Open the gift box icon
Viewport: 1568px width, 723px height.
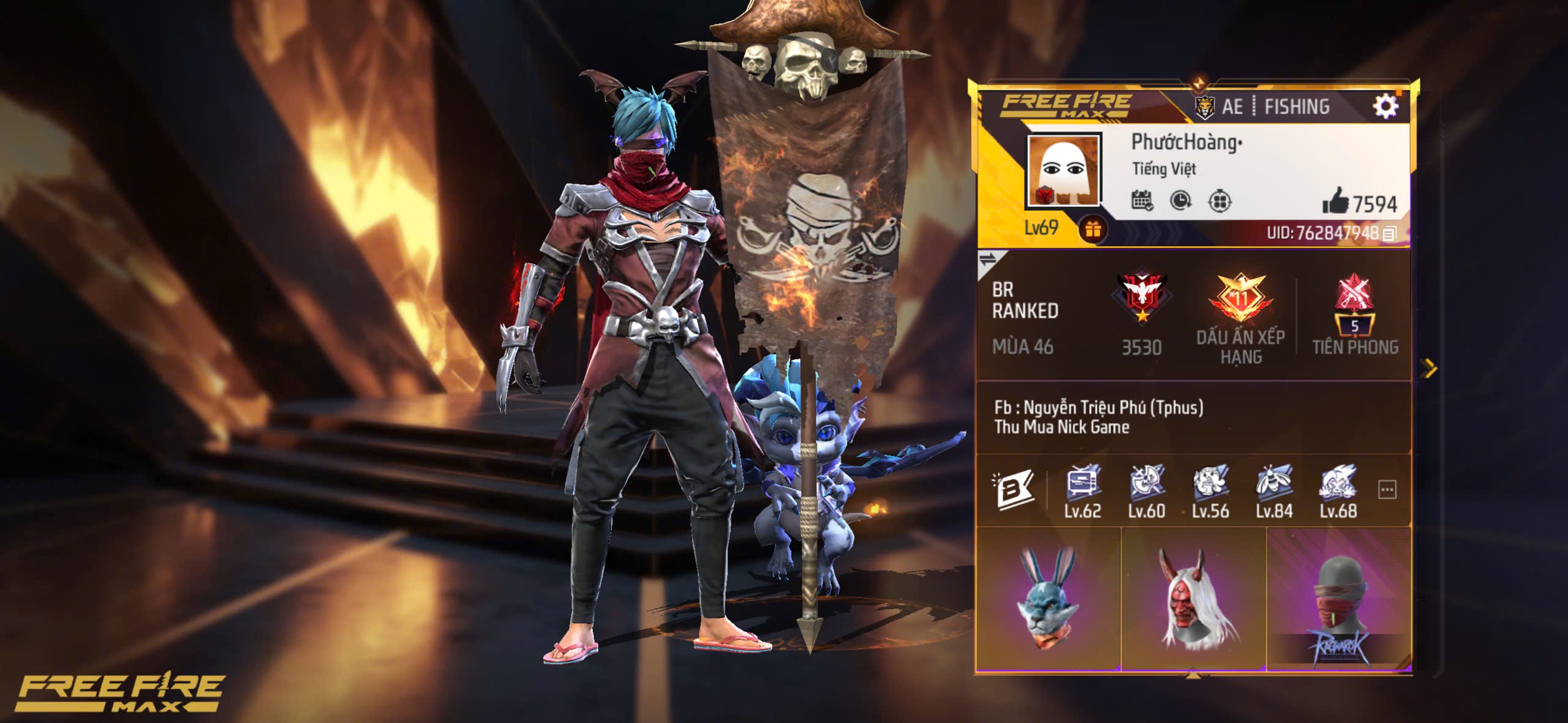click(1093, 230)
